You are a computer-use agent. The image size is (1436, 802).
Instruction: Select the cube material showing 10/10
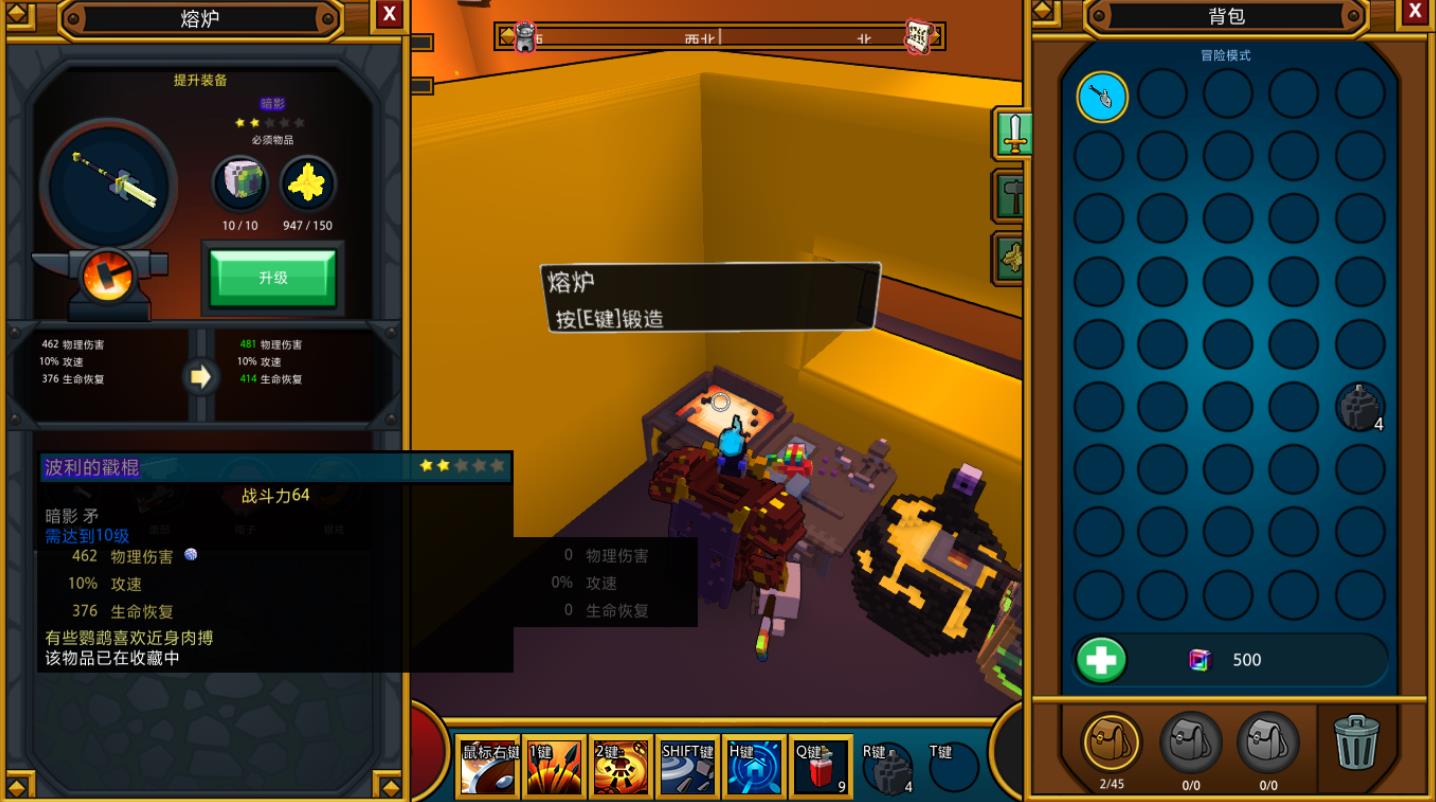point(240,185)
